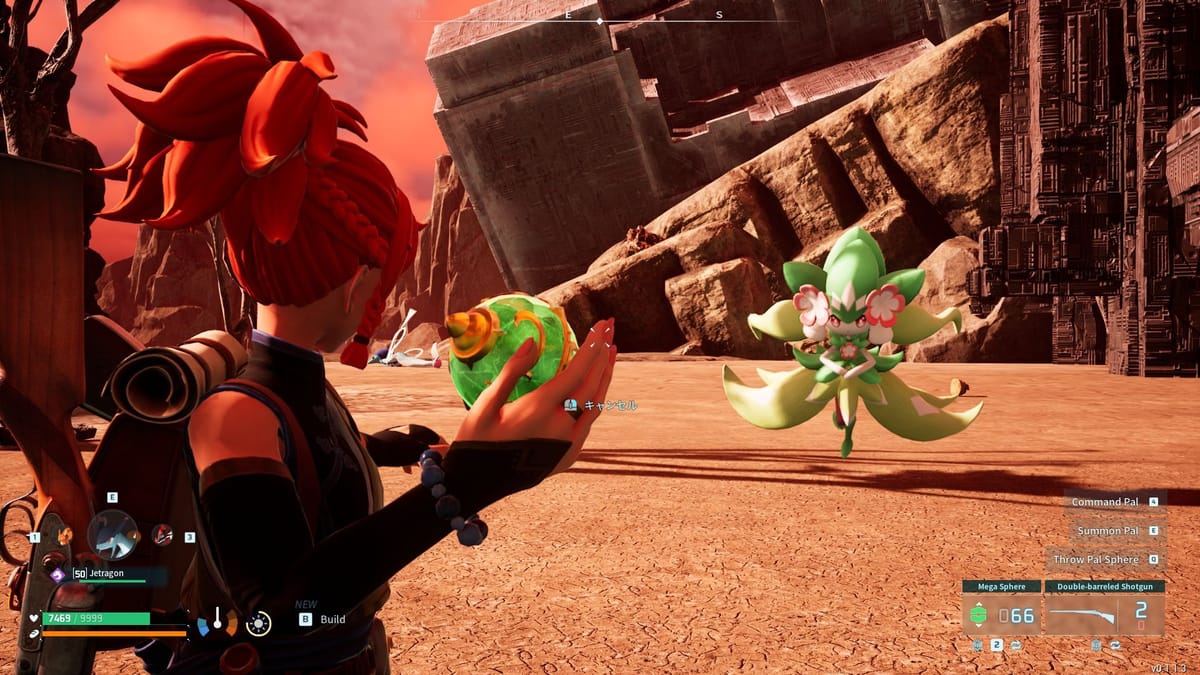Switch to the red pal on the right

tap(162, 535)
